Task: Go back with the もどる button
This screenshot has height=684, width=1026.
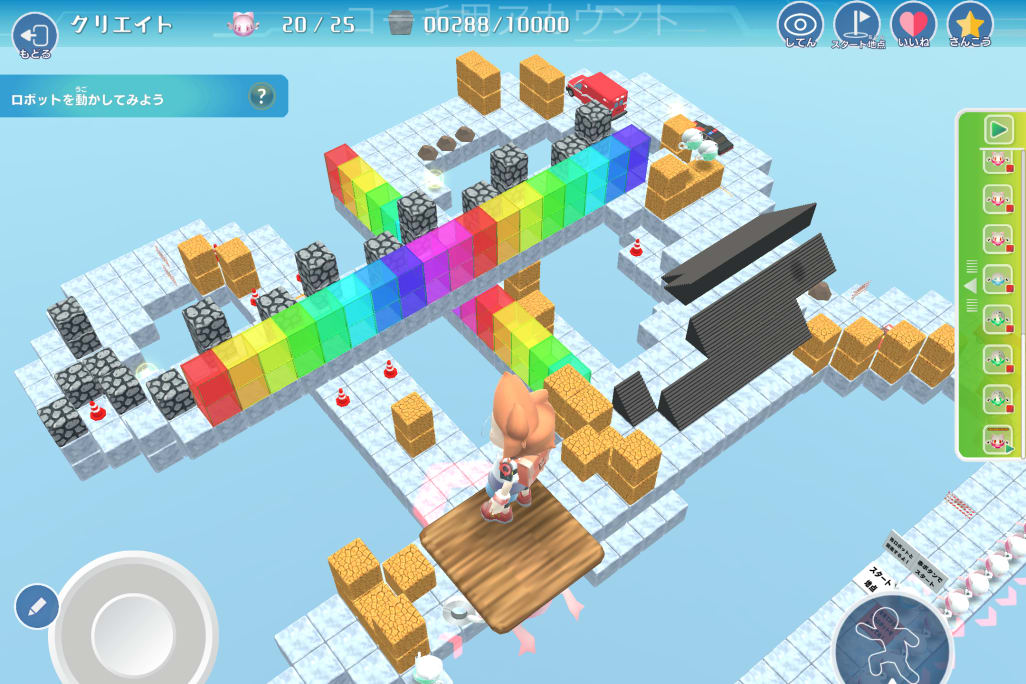Action: coord(35,34)
